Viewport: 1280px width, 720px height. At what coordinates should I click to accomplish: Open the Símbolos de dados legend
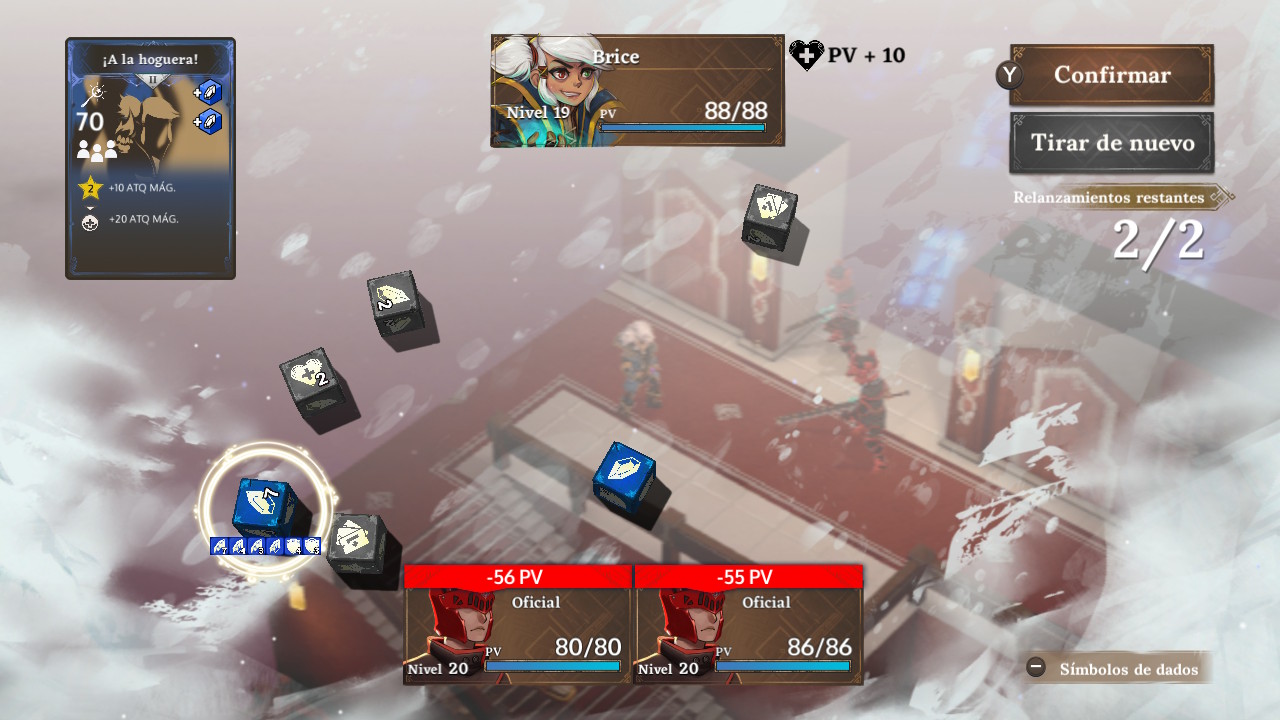(x=1118, y=668)
